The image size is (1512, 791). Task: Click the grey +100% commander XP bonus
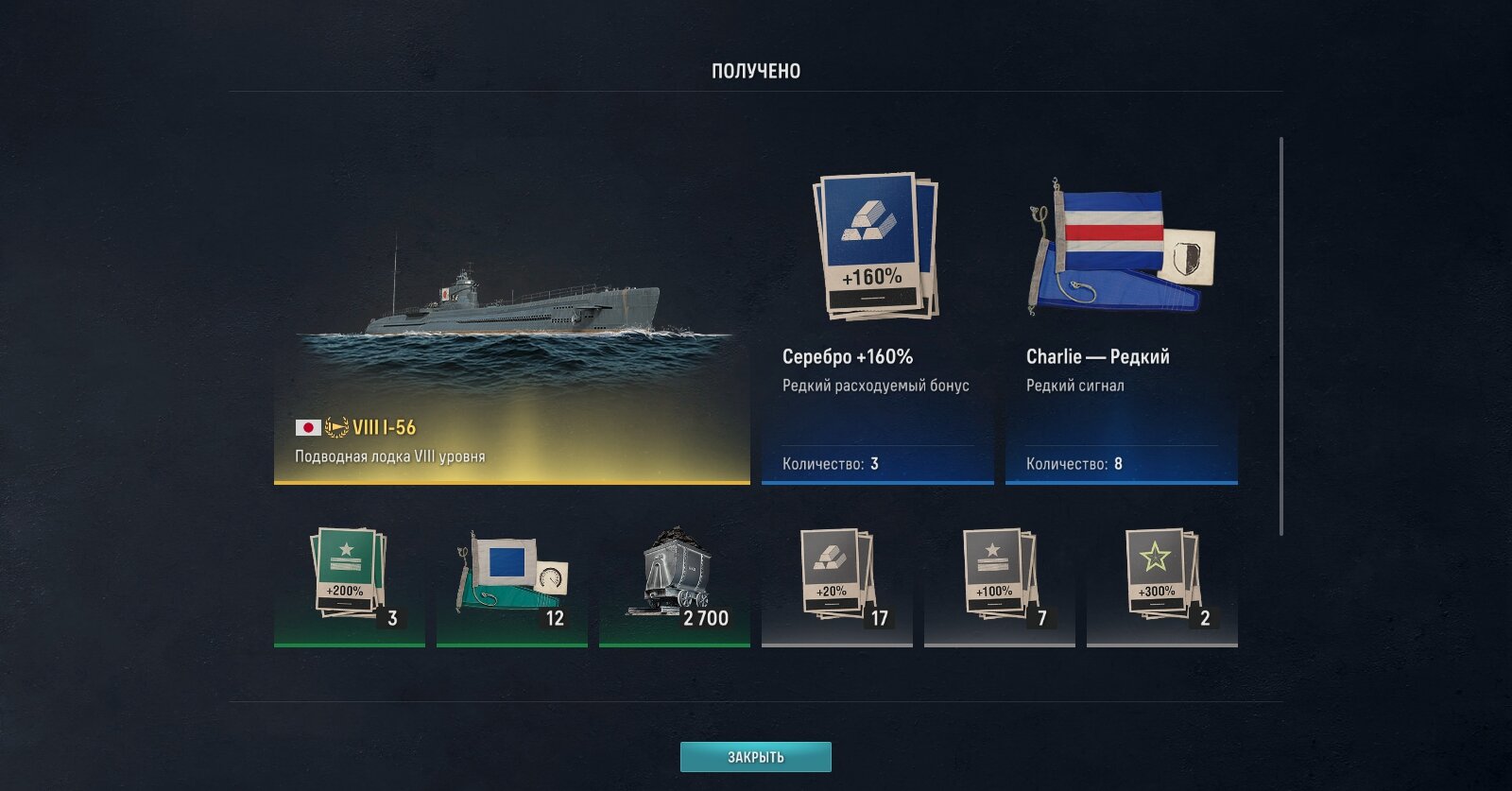(x=1000, y=580)
